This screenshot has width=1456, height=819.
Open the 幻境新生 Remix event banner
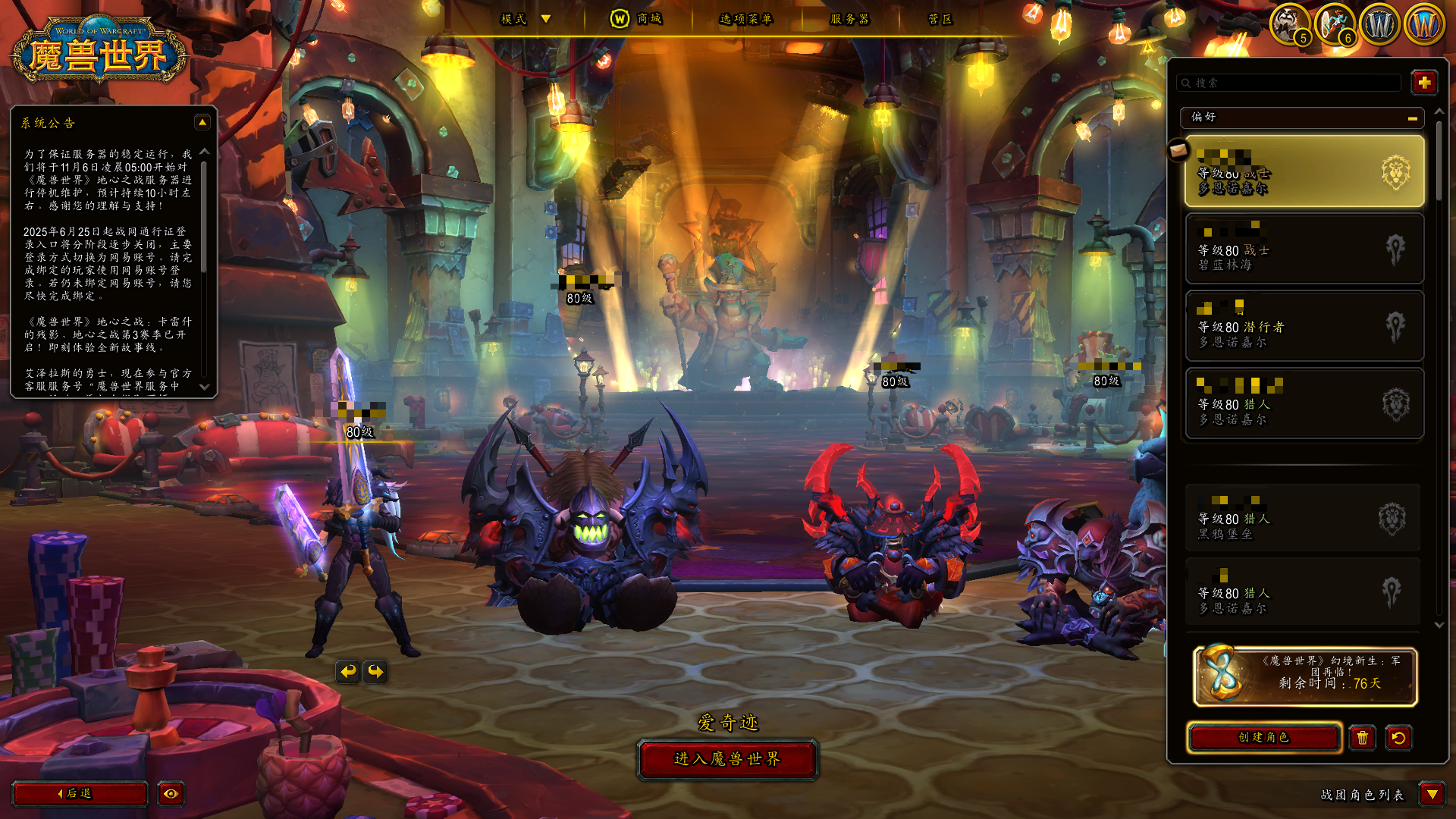pos(1304,676)
